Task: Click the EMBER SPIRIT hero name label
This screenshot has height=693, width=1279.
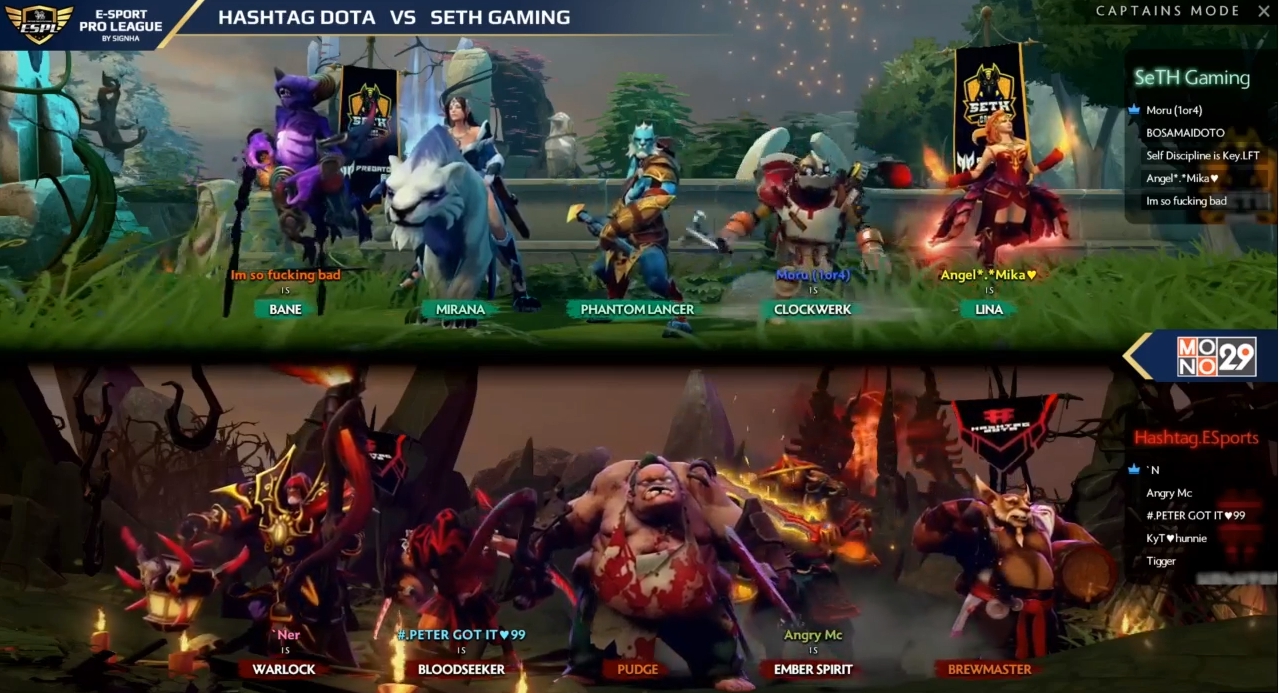Action: click(813, 669)
